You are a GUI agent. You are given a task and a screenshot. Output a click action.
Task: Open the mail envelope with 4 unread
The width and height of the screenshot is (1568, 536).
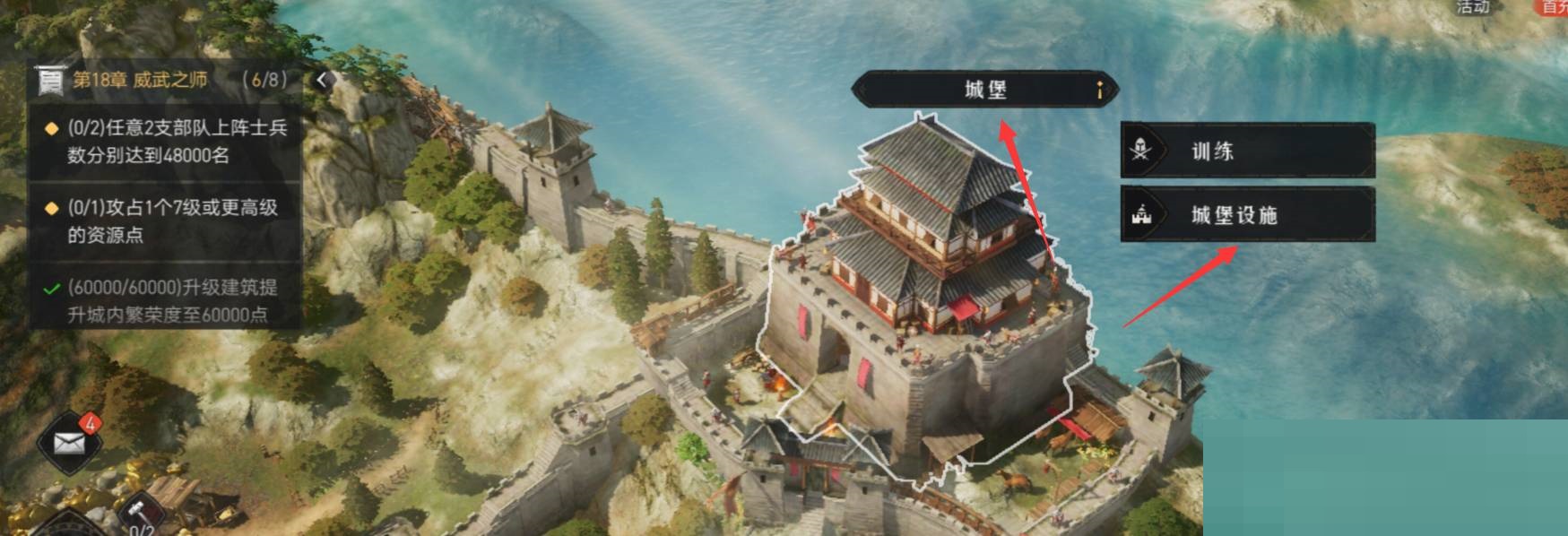(70, 441)
